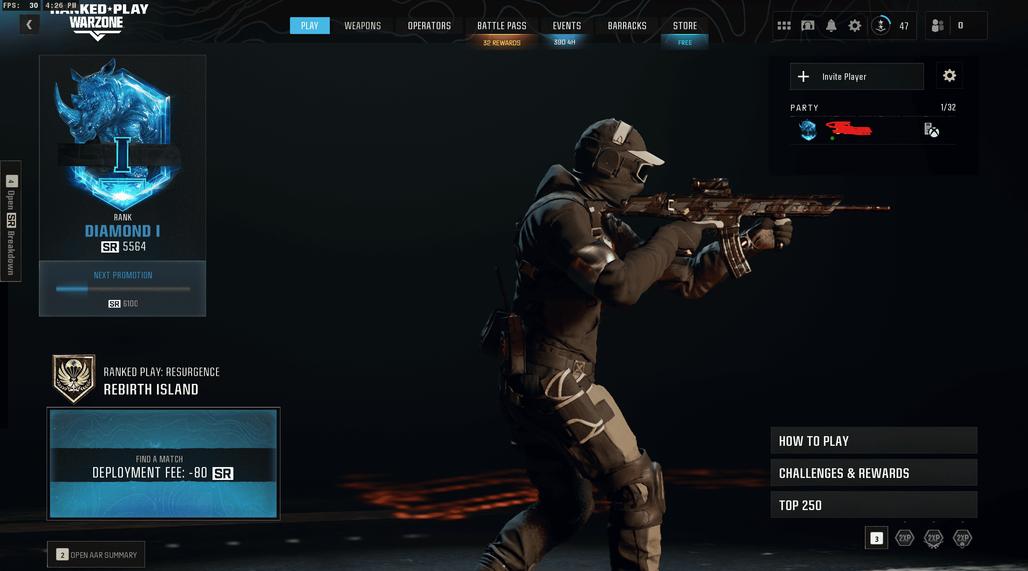This screenshot has width=1028, height=571.
Task: Show notifications with the bell icon
Action: coord(831,26)
